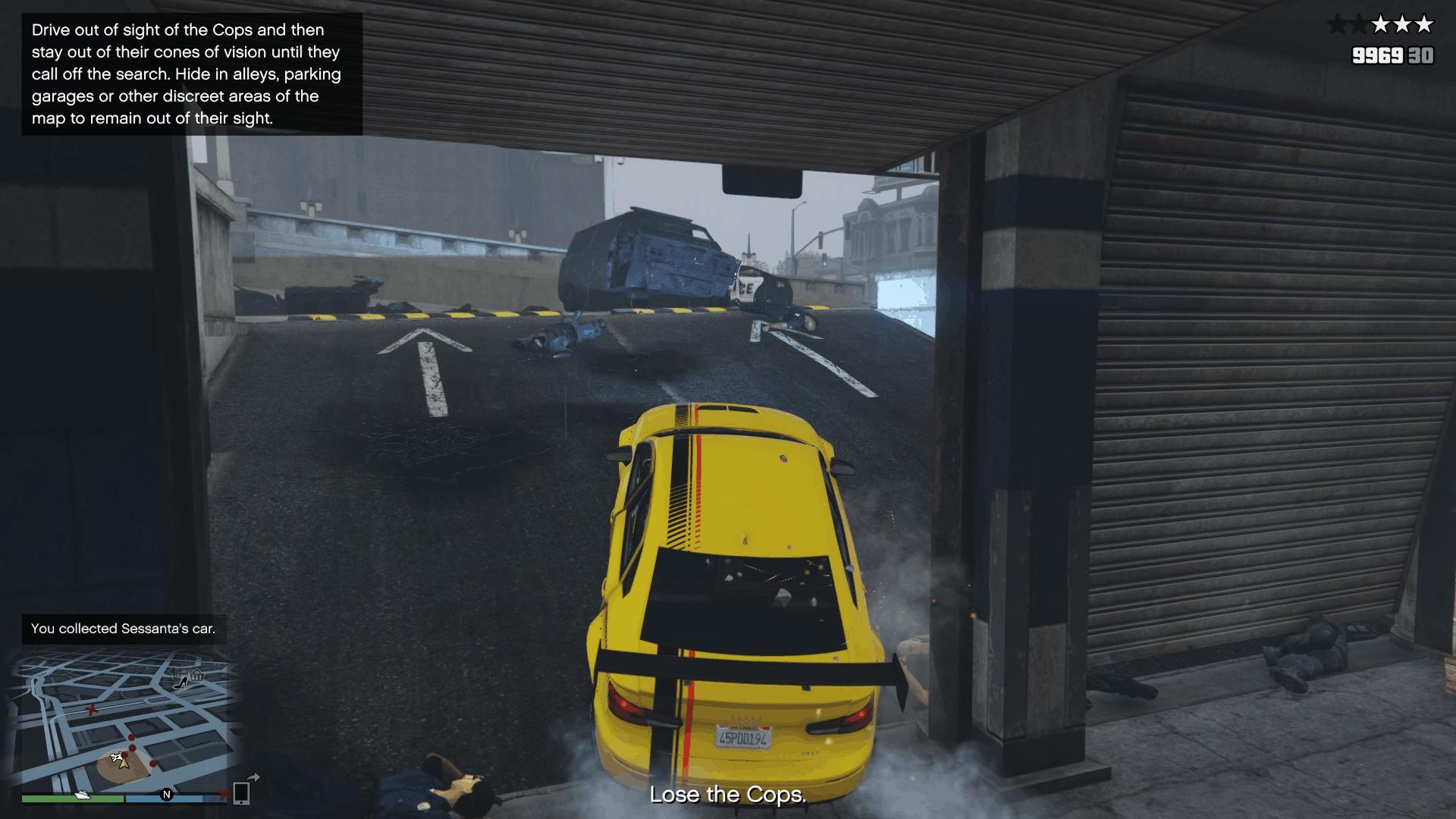The width and height of the screenshot is (1456, 819).
Task: Click the red X destination marker on the minimap
Action: pos(91,710)
